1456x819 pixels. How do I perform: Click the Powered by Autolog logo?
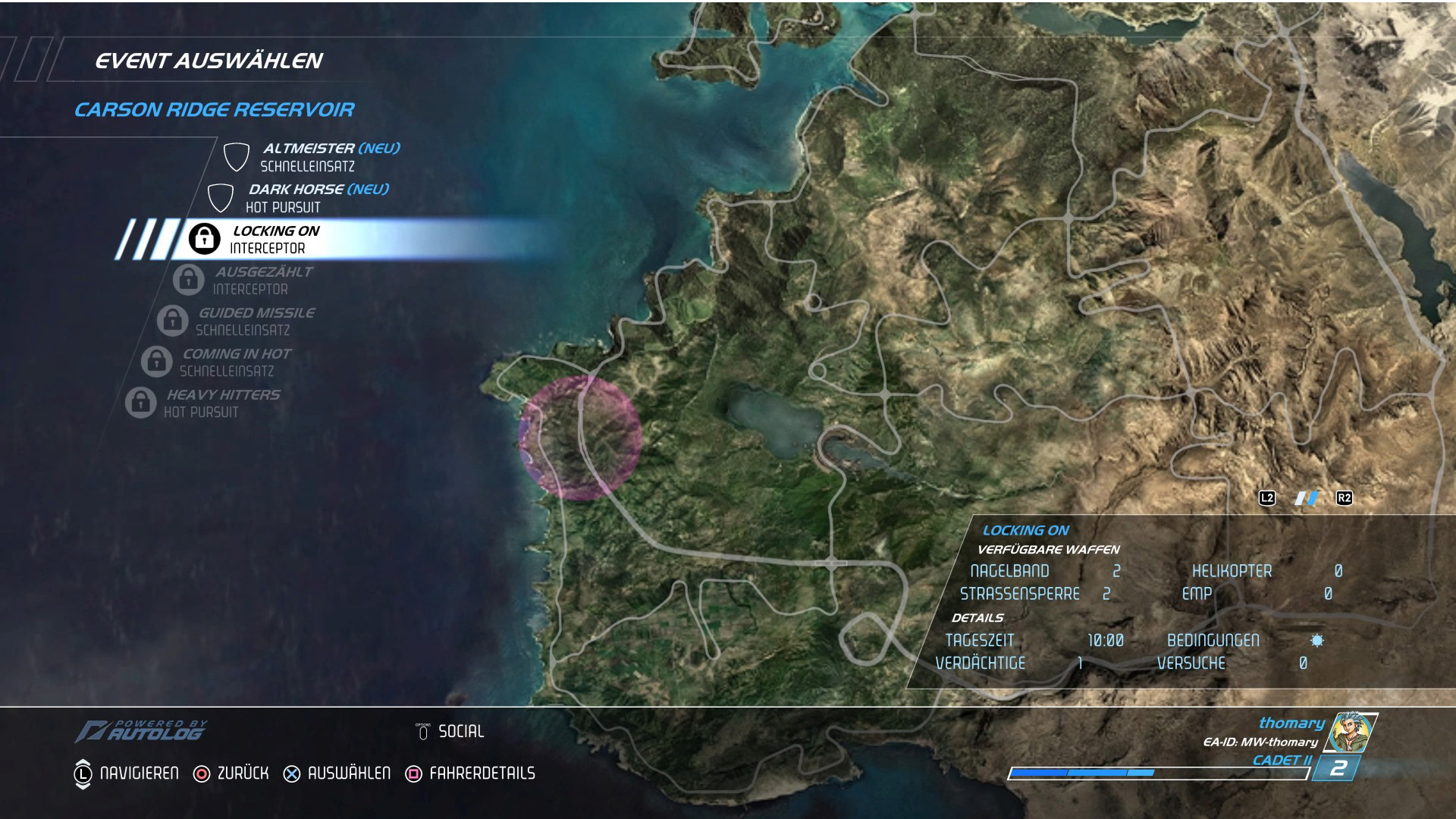tap(141, 730)
